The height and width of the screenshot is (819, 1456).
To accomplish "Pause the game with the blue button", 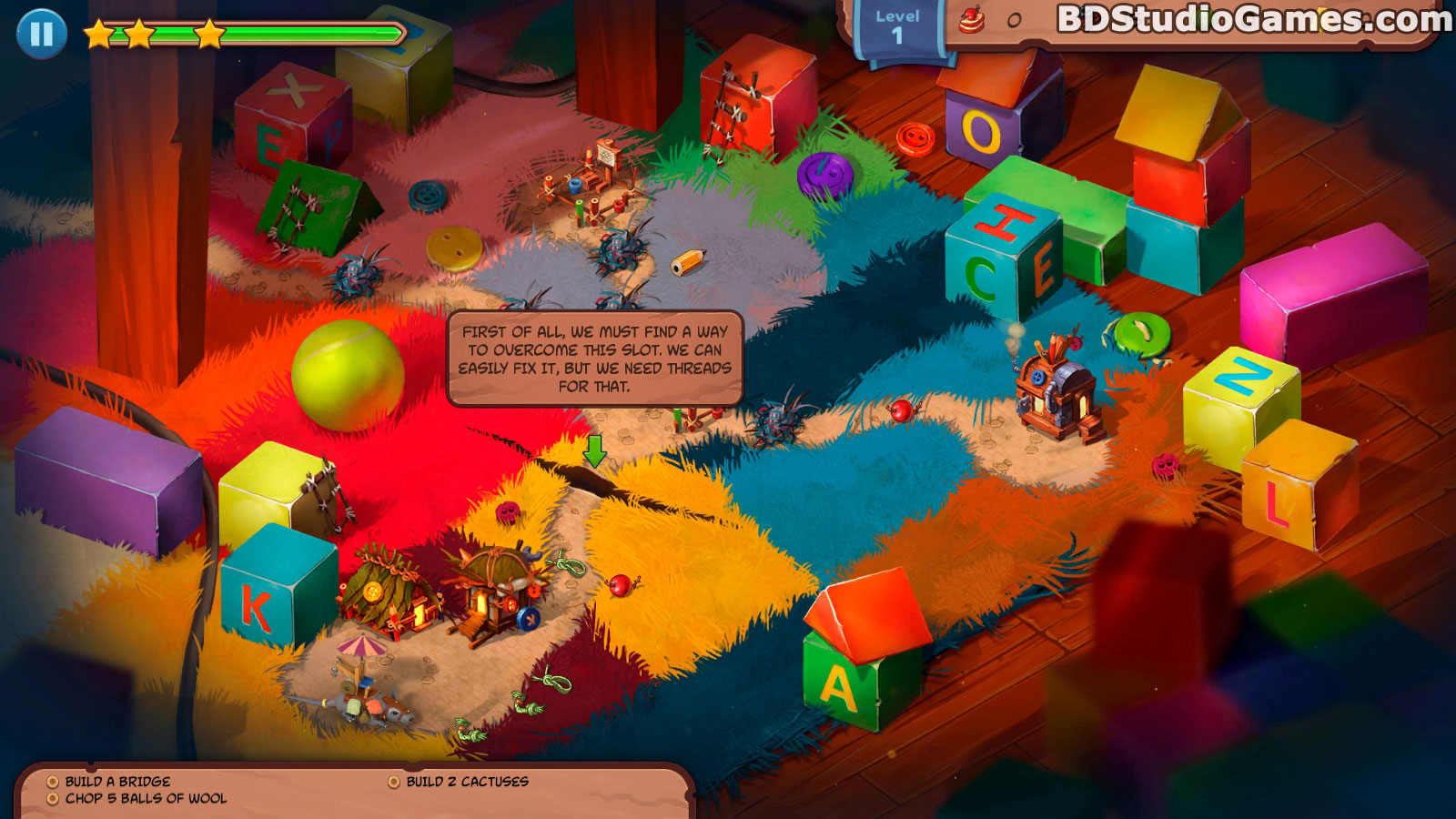I will pos(41,34).
